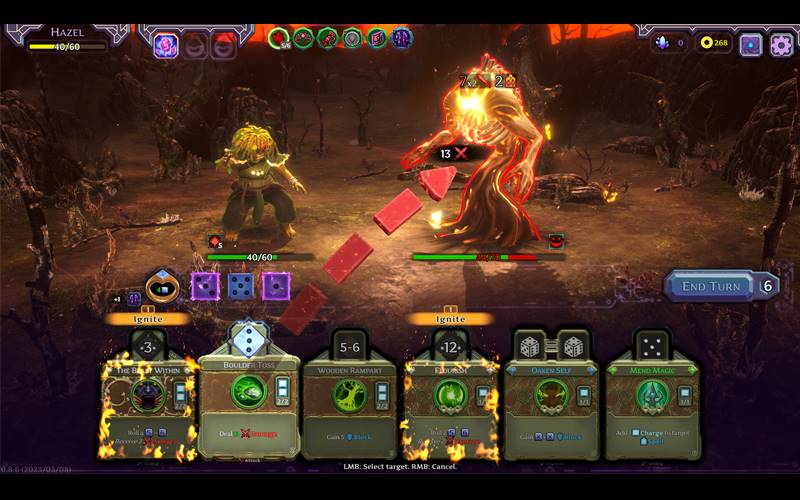The image size is (800, 500).
Task: Open the purple square button beside the gear
Action: [750, 44]
